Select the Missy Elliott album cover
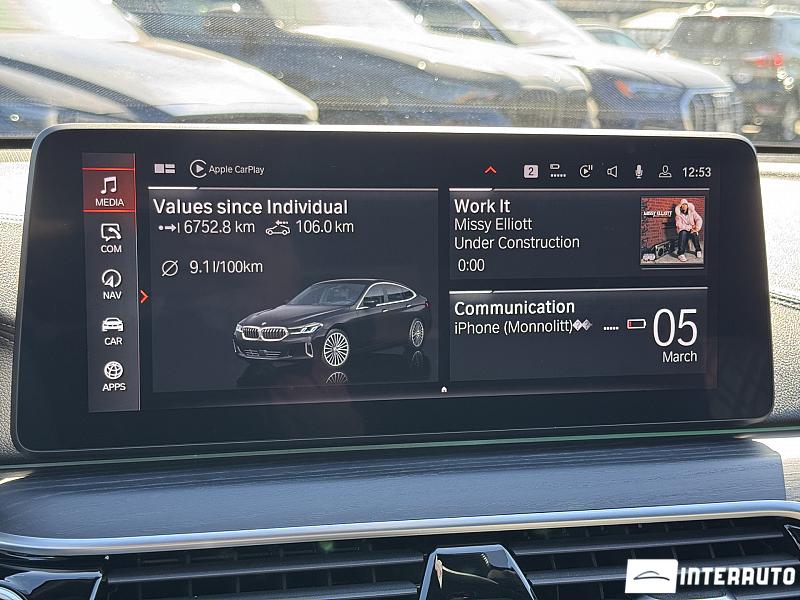 672,230
